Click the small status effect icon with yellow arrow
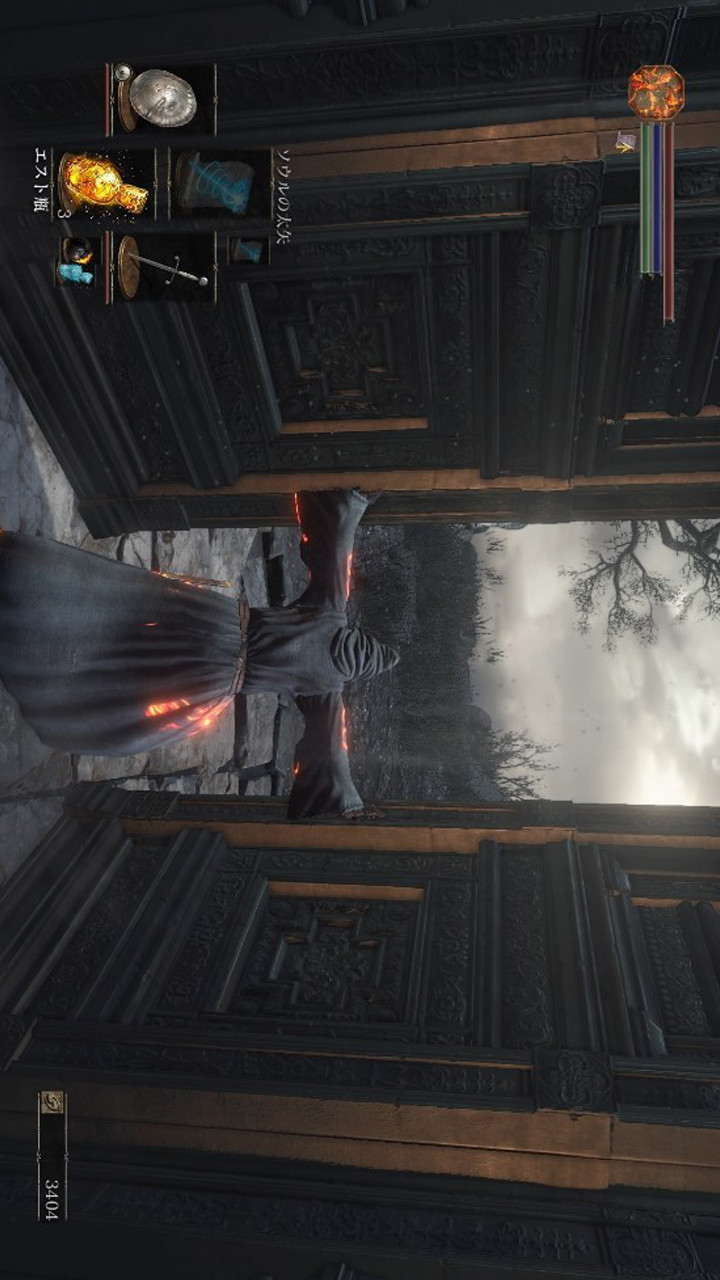This screenshot has width=720, height=1280. (625, 142)
